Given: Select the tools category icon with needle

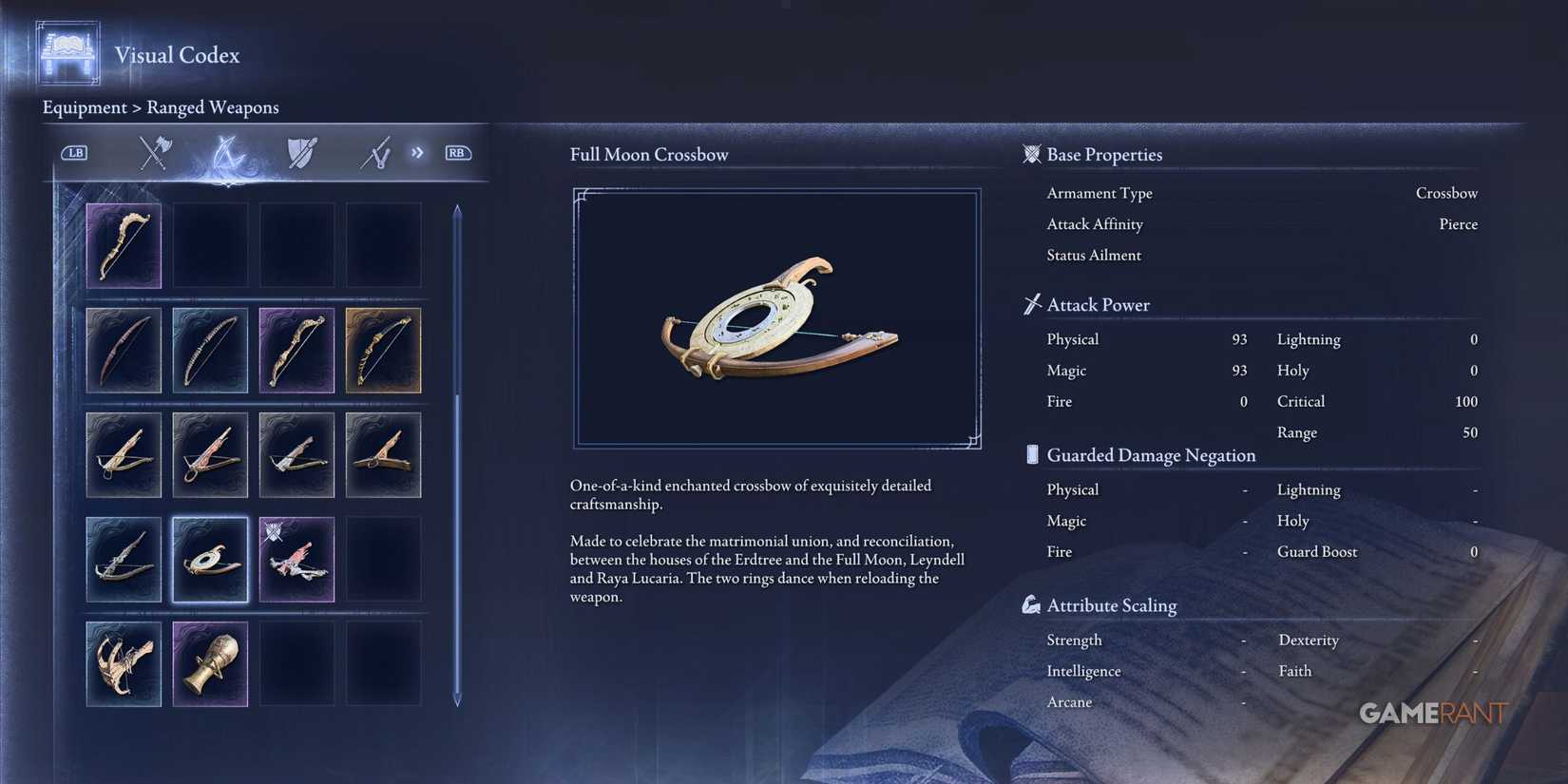Looking at the screenshot, I should 376,152.
